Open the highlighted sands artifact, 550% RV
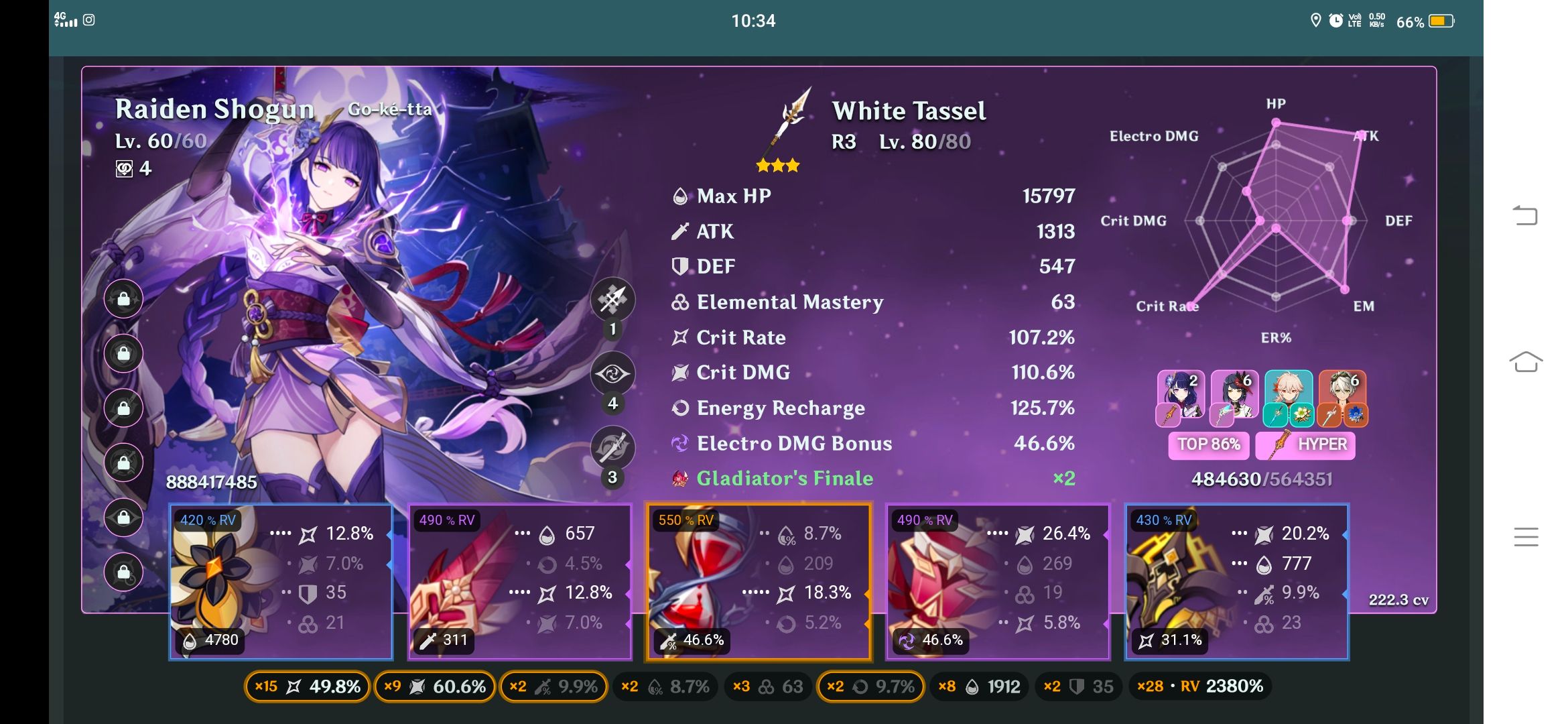1568x724 pixels. pos(759,581)
